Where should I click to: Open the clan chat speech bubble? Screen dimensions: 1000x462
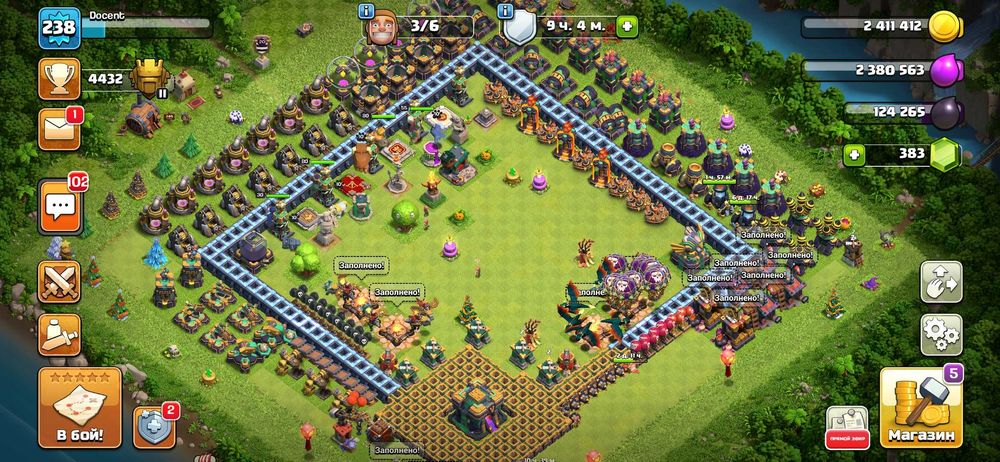click(x=59, y=207)
